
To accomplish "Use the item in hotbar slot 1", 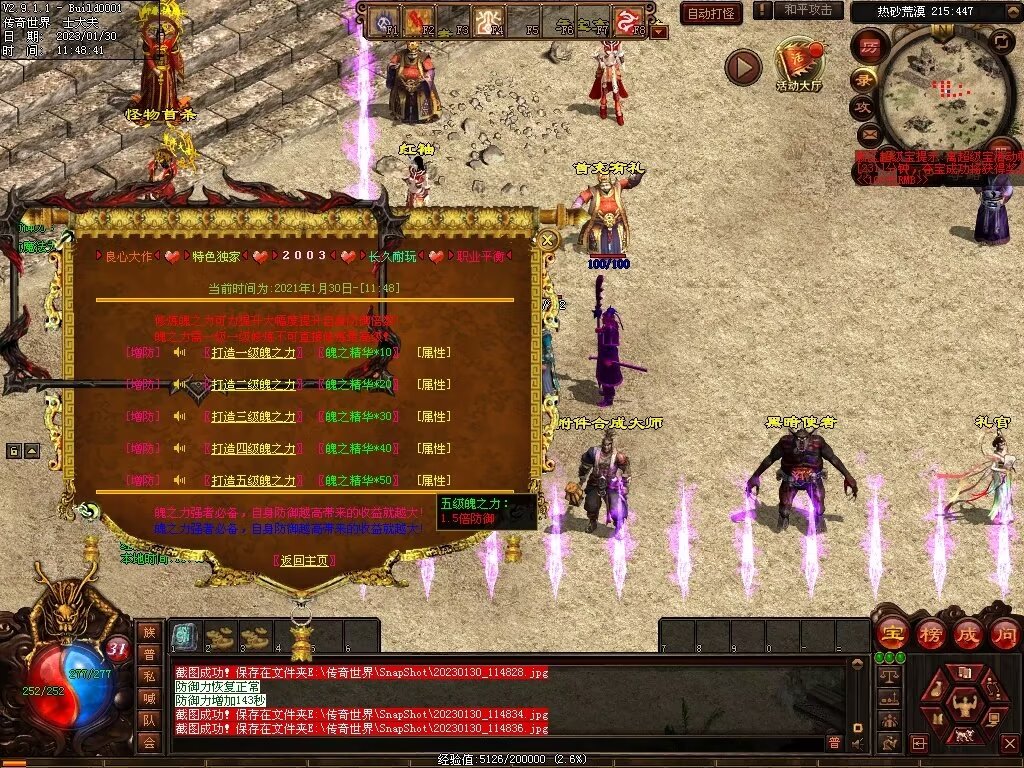I will pos(184,636).
